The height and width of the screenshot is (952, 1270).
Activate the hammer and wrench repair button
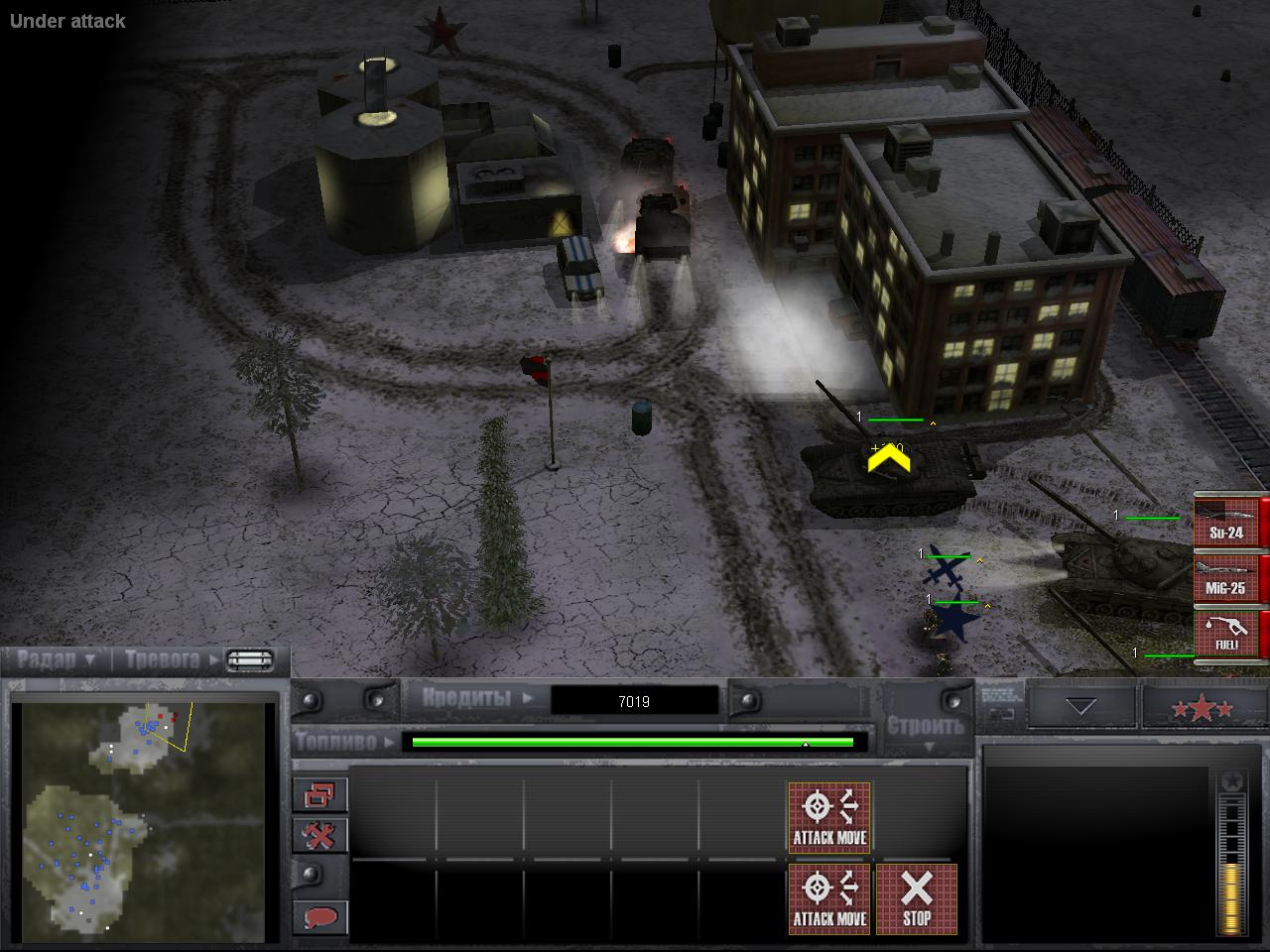[319, 835]
